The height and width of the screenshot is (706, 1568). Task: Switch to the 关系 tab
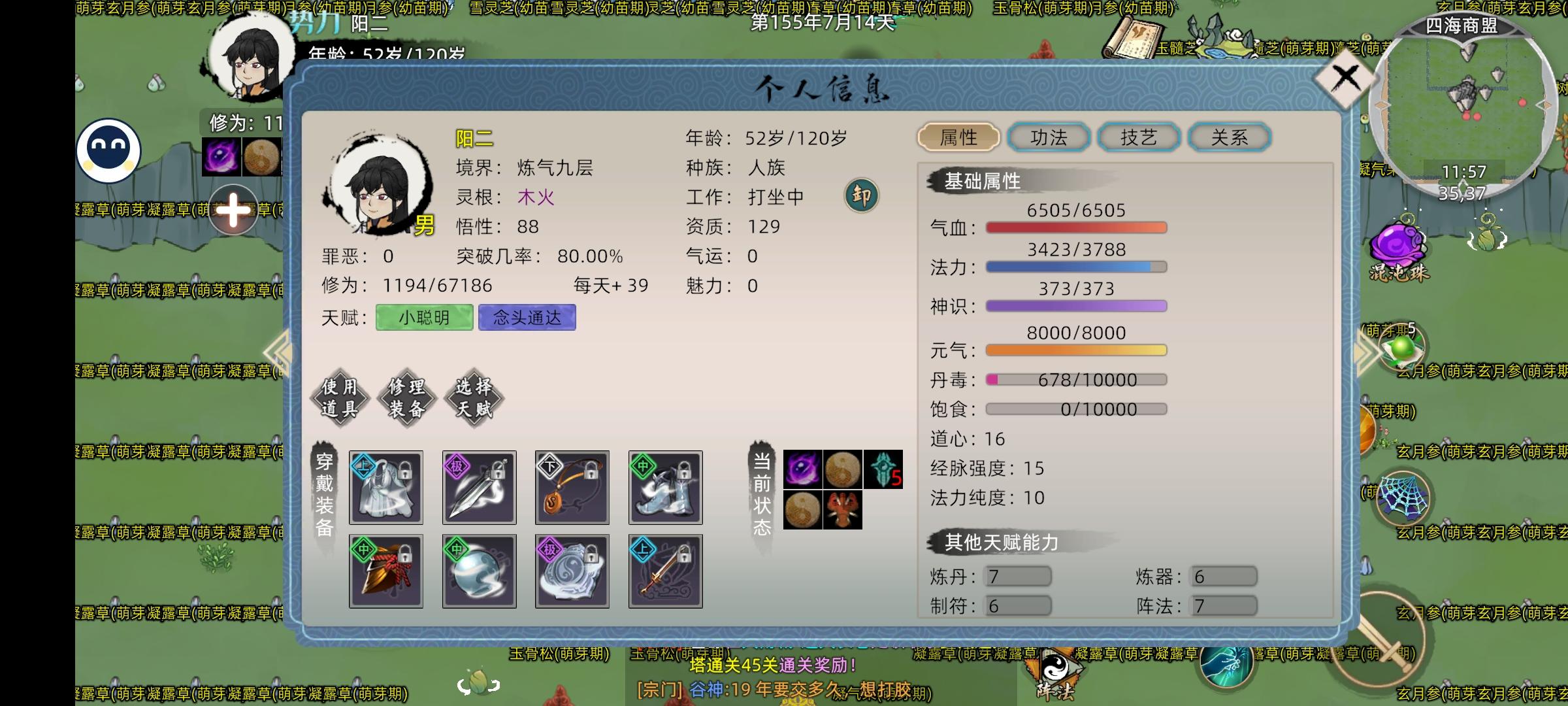(x=1228, y=137)
